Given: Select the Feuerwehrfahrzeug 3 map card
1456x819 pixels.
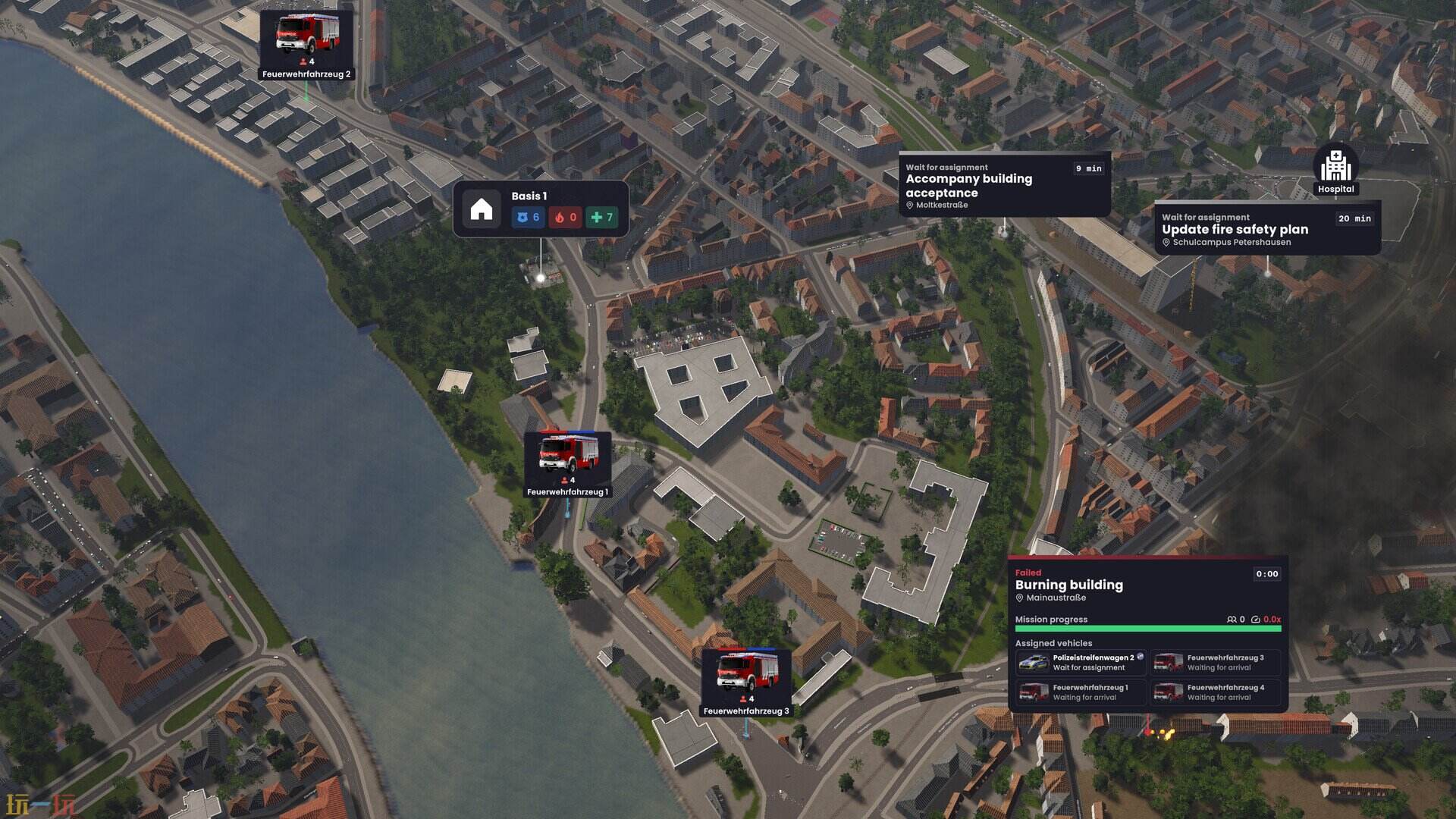Looking at the screenshot, I should pos(746,682).
